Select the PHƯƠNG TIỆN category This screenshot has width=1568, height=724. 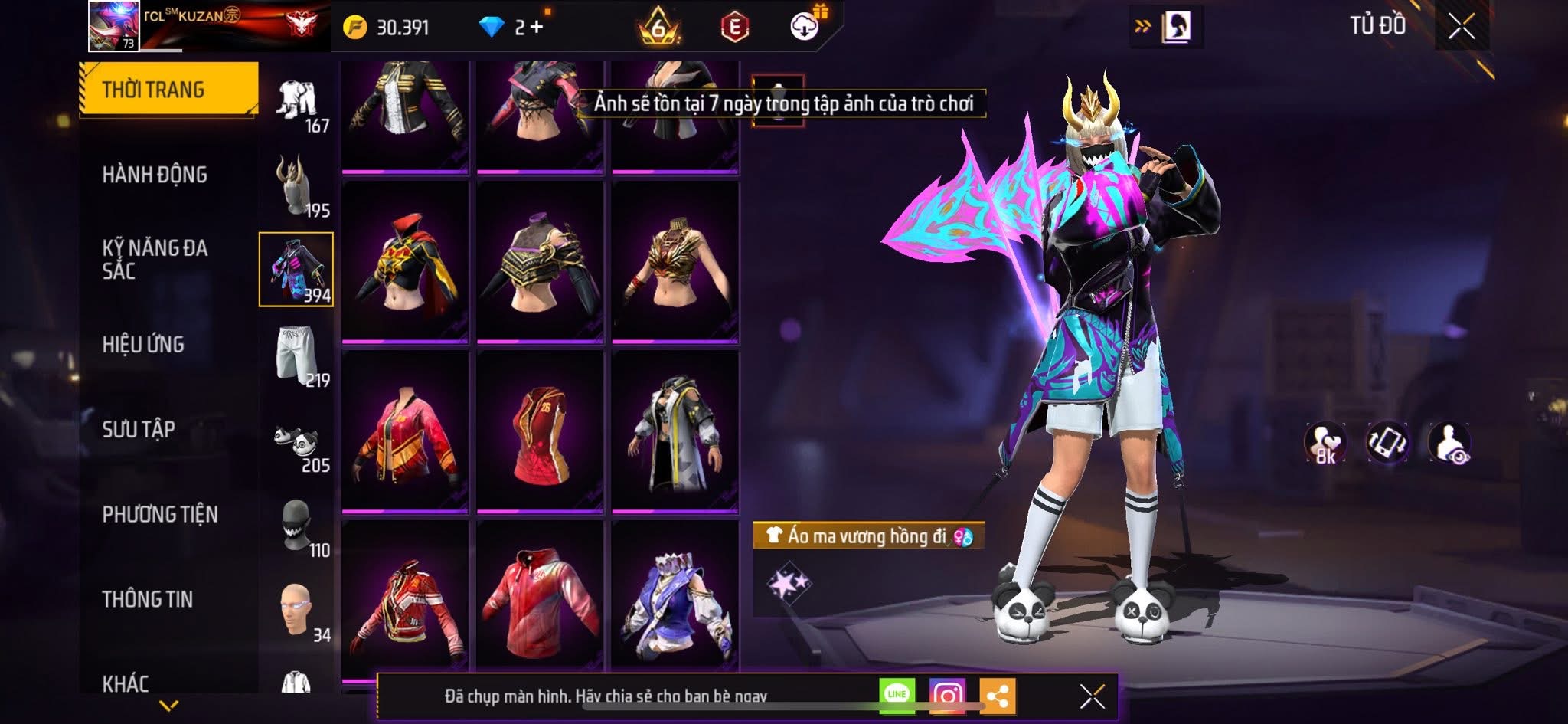pos(160,514)
